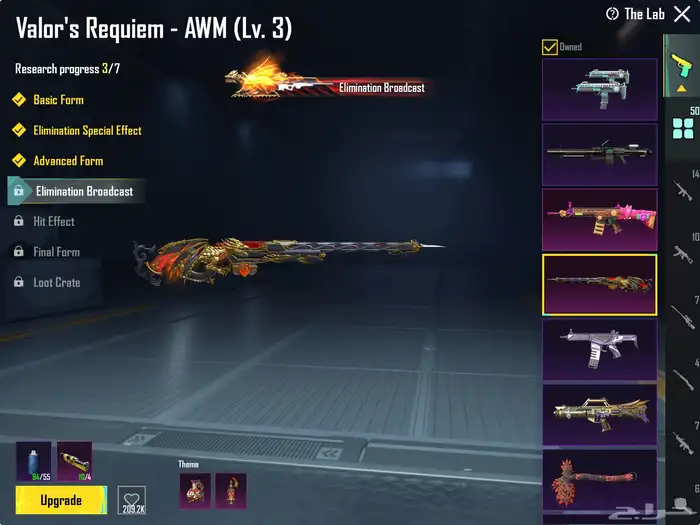Click the yellow Upgrade button
Screen dimensions: 700x525
coord(61,499)
